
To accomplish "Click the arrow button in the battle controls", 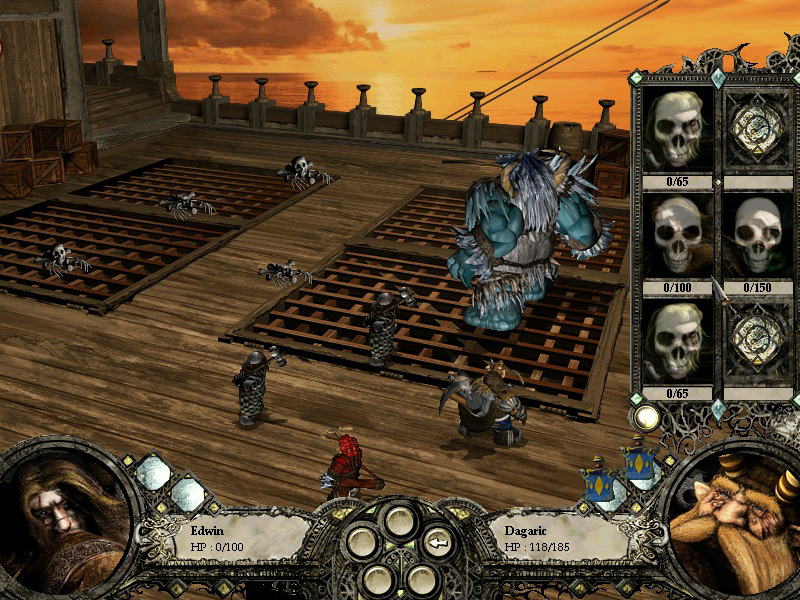I will click(437, 544).
